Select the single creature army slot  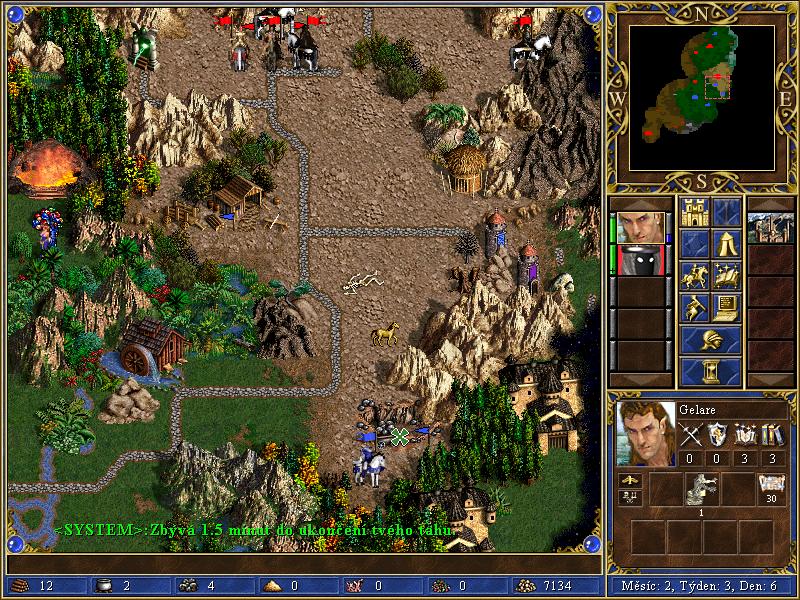[x=701, y=489]
